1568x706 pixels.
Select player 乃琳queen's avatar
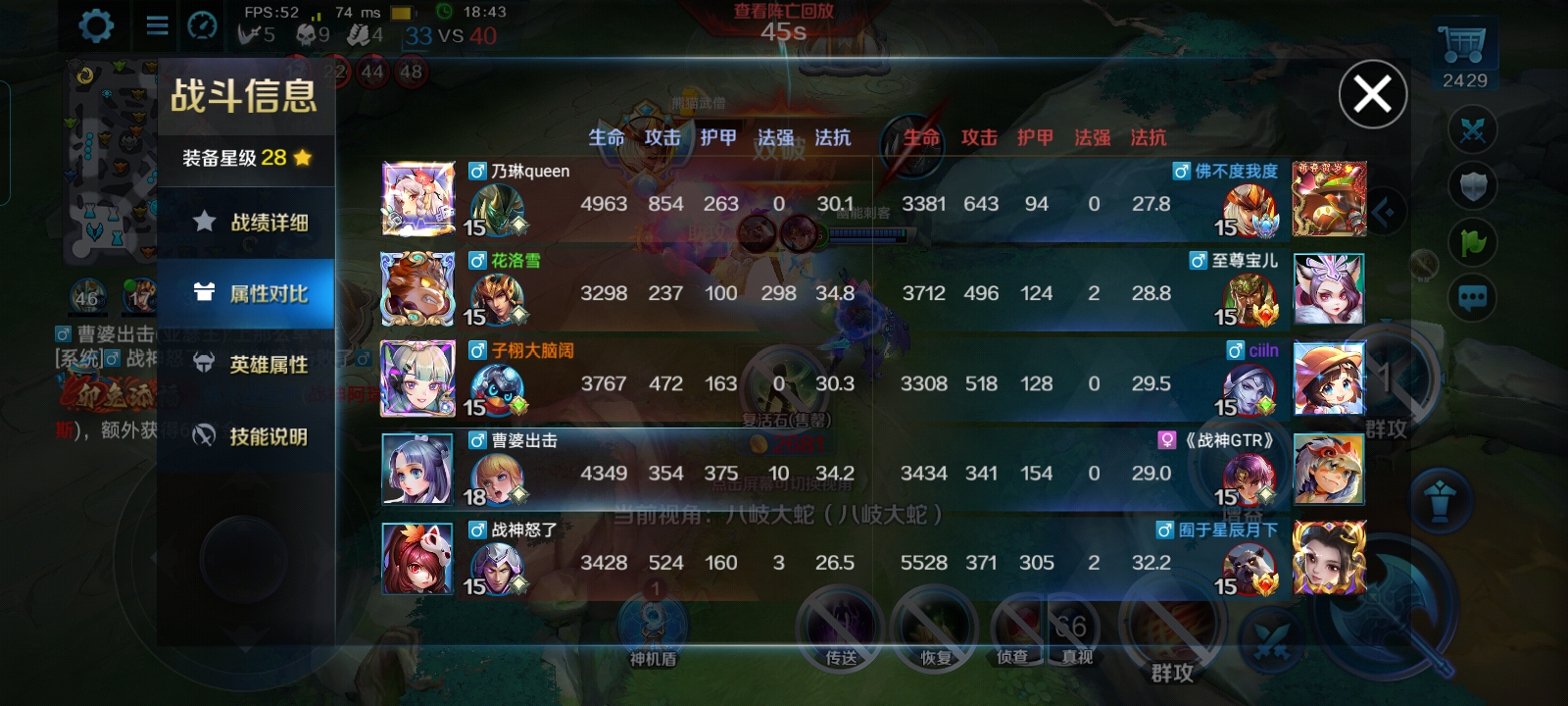click(418, 199)
